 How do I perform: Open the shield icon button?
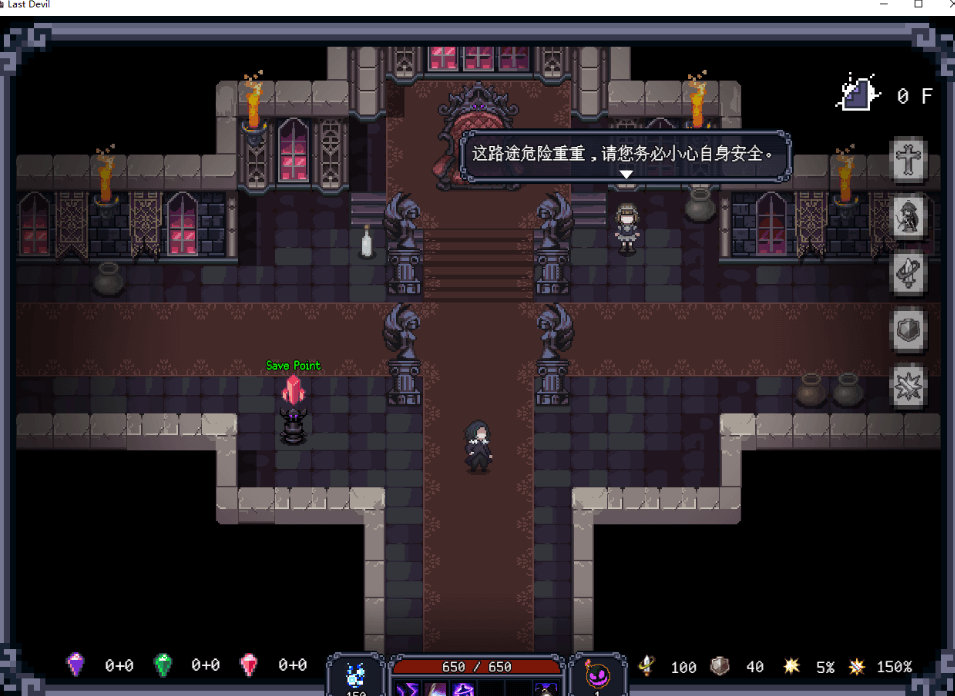(x=909, y=330)
